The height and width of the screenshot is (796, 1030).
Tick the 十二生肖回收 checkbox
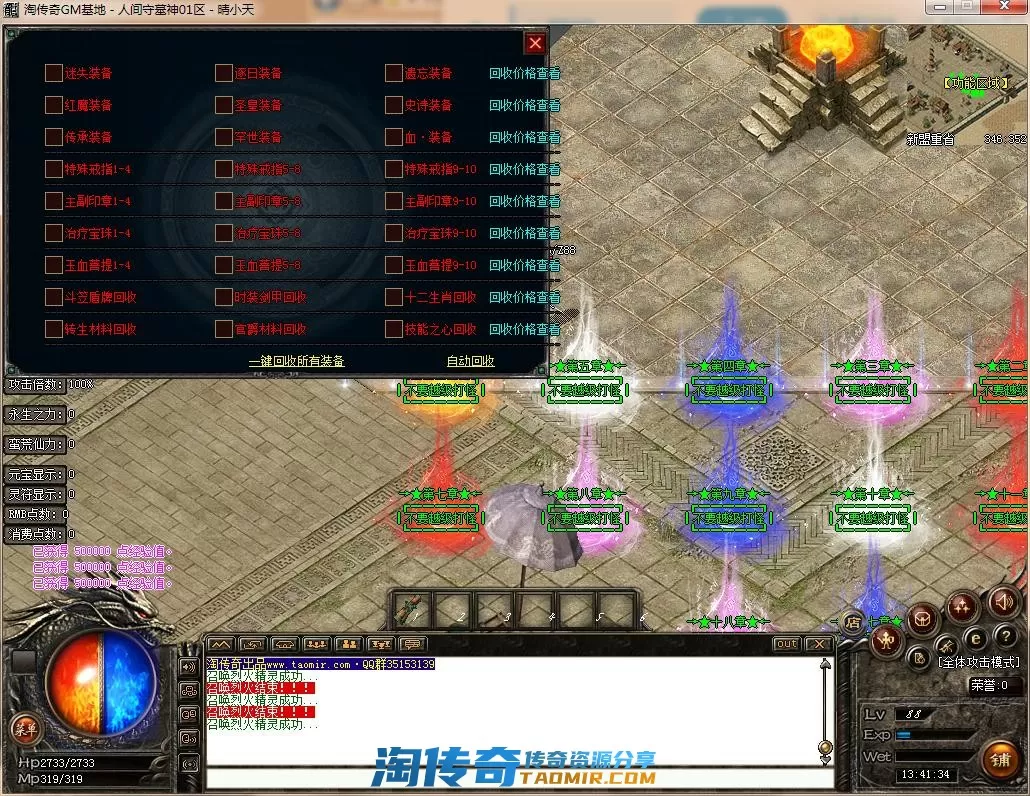(x=394, y=297)
